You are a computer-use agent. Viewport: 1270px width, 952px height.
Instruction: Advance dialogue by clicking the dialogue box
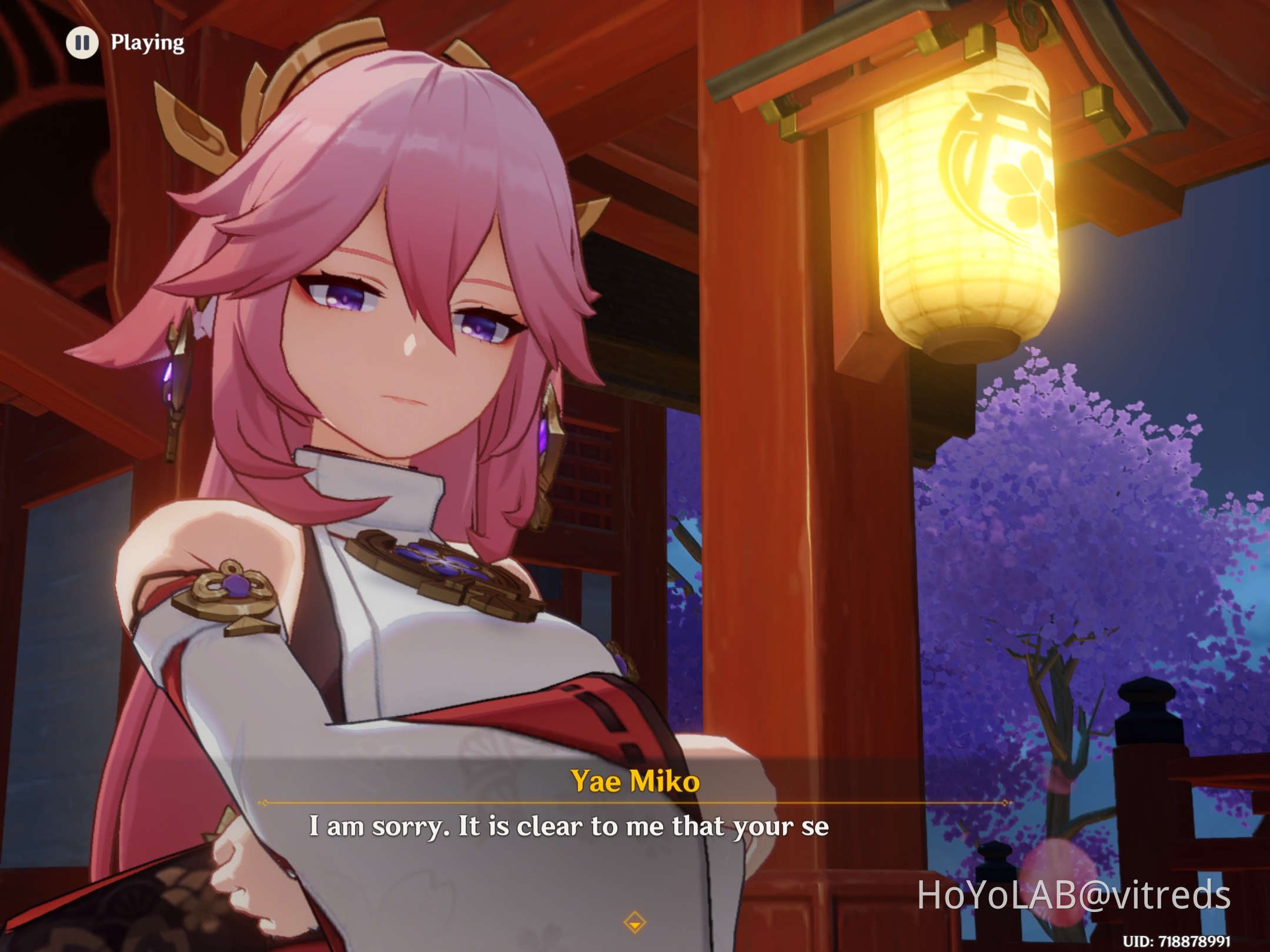[635, 846]
